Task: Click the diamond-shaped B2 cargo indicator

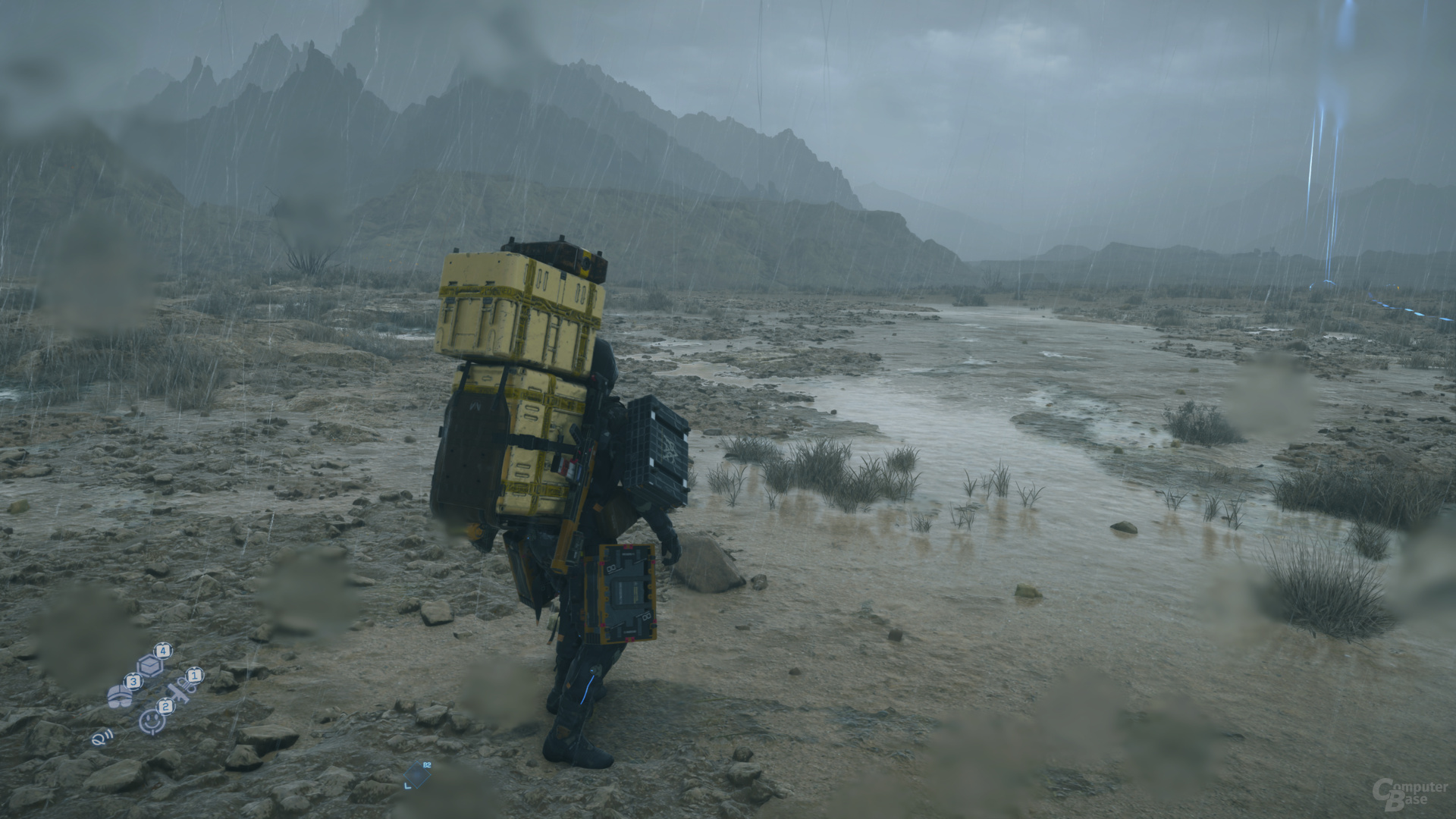Action: (x=417, y=773)
